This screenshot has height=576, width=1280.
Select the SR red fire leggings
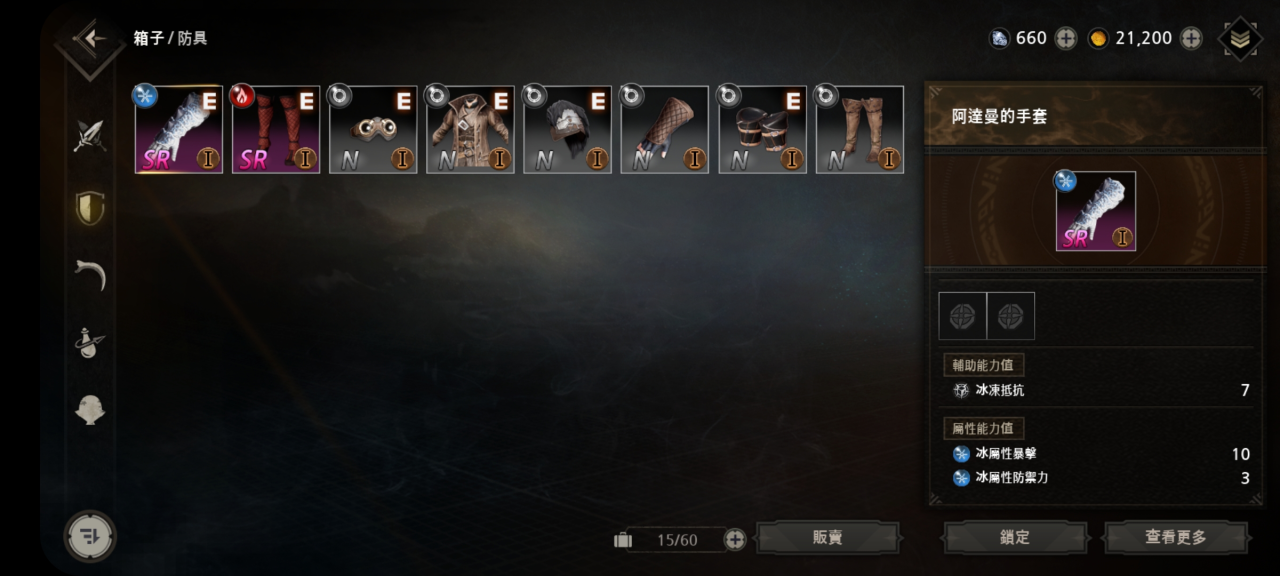pos(276,130)
